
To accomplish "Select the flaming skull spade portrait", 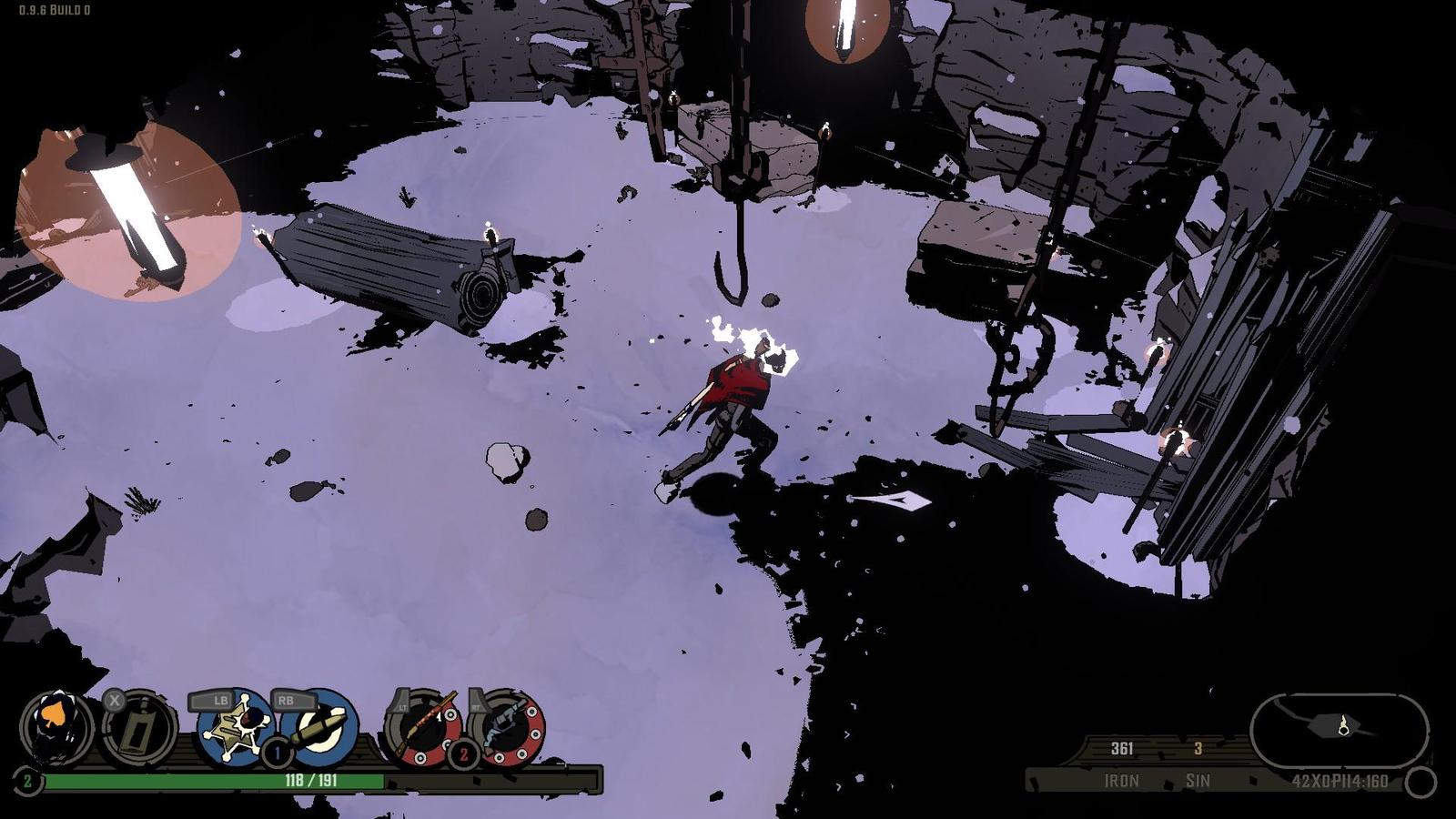I will (56, 727).
